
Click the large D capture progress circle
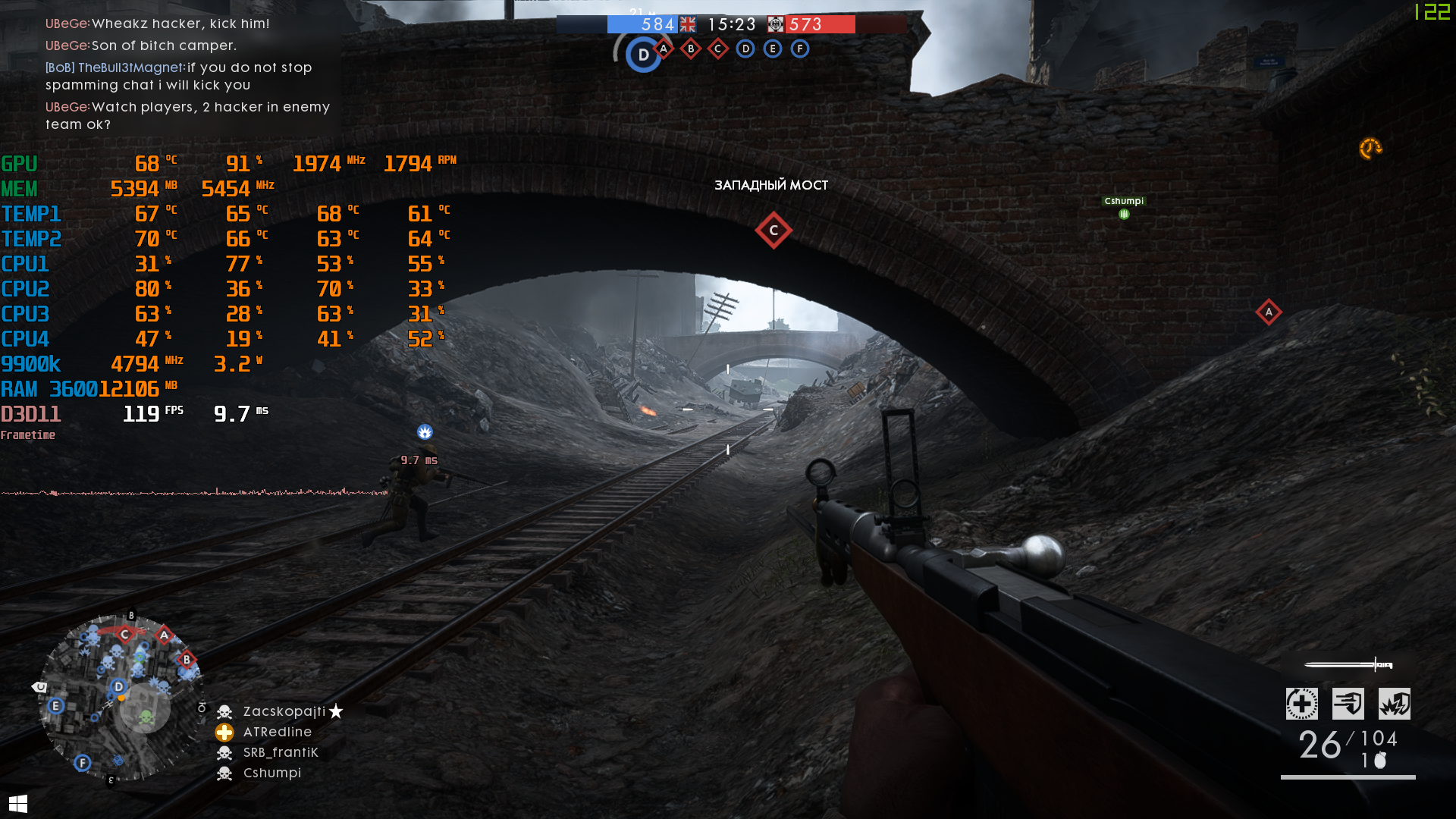643,55
